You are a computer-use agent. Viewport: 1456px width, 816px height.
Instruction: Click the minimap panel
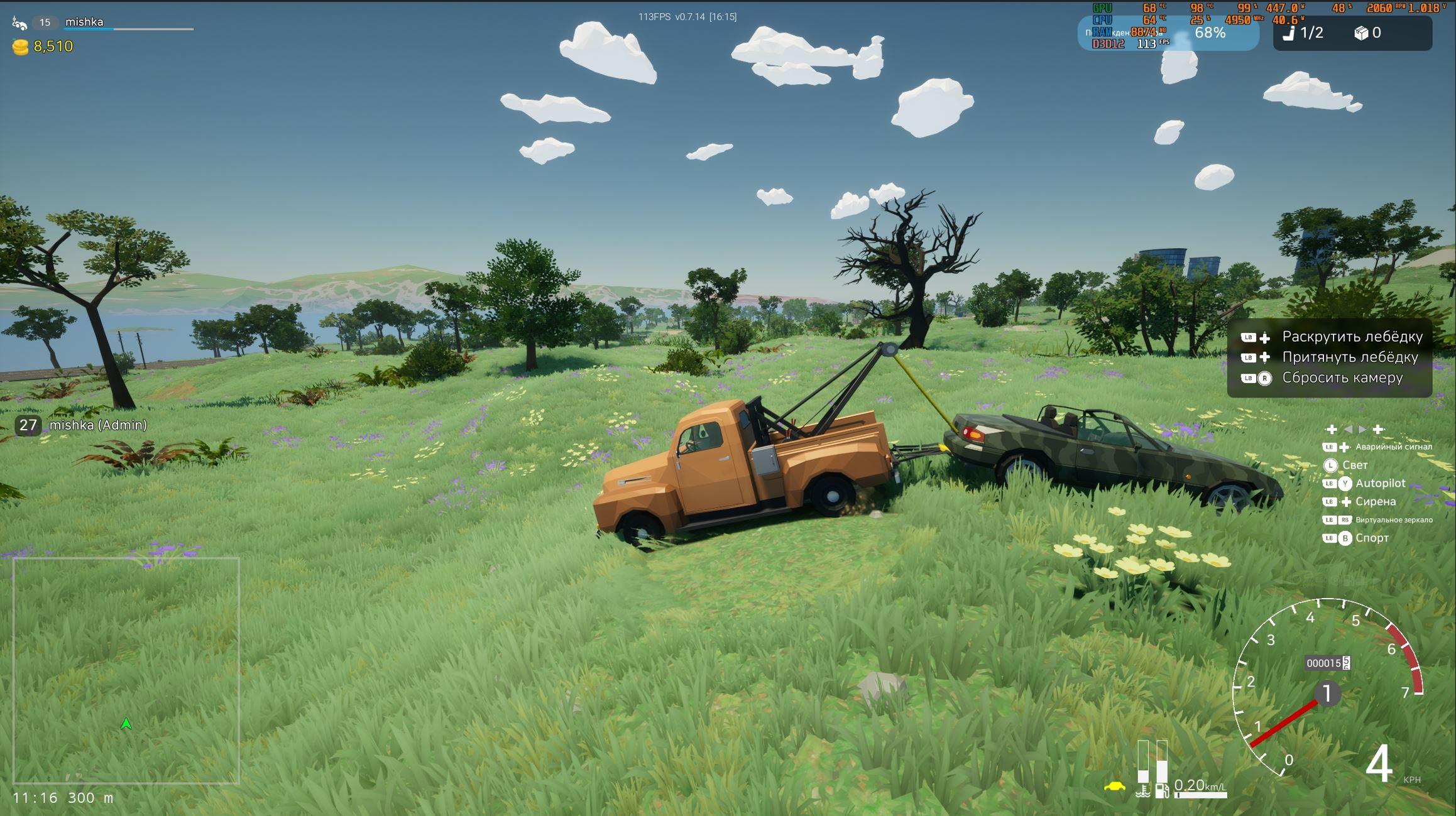tap(126, 670)
